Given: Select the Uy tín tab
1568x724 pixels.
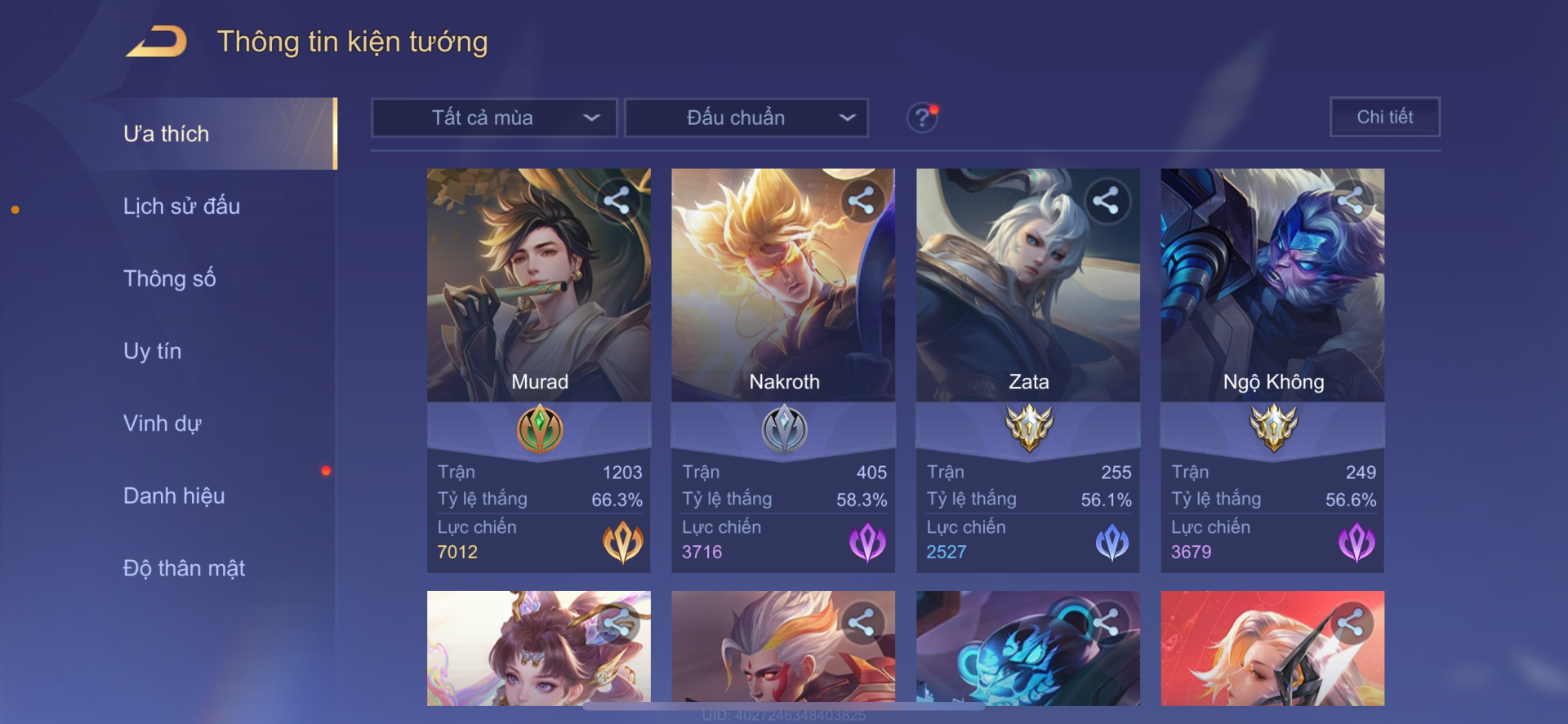Looking at the screenshot, I should [153, 351].
